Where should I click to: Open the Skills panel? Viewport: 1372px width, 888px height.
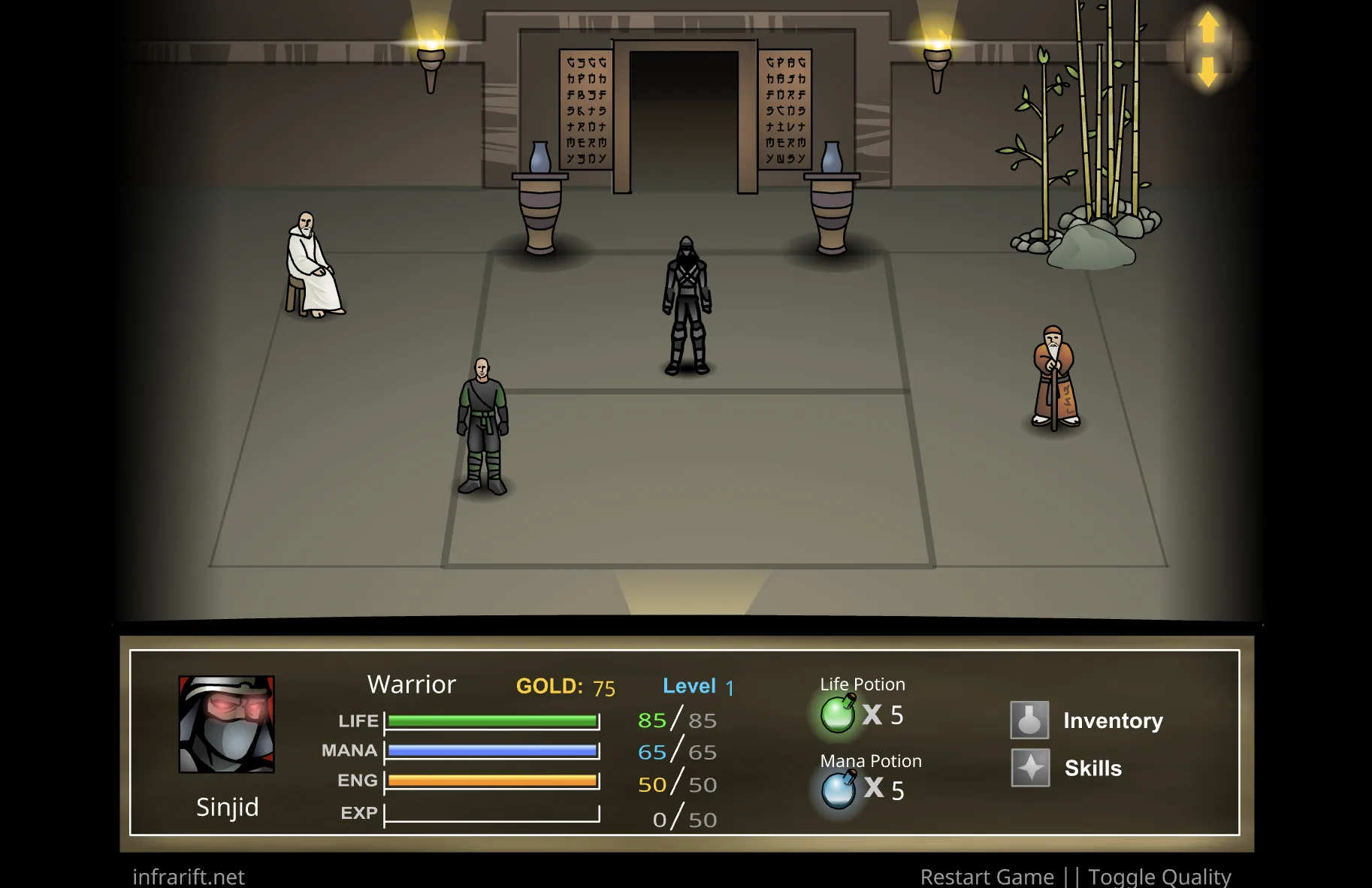(x=1031, y=768)
